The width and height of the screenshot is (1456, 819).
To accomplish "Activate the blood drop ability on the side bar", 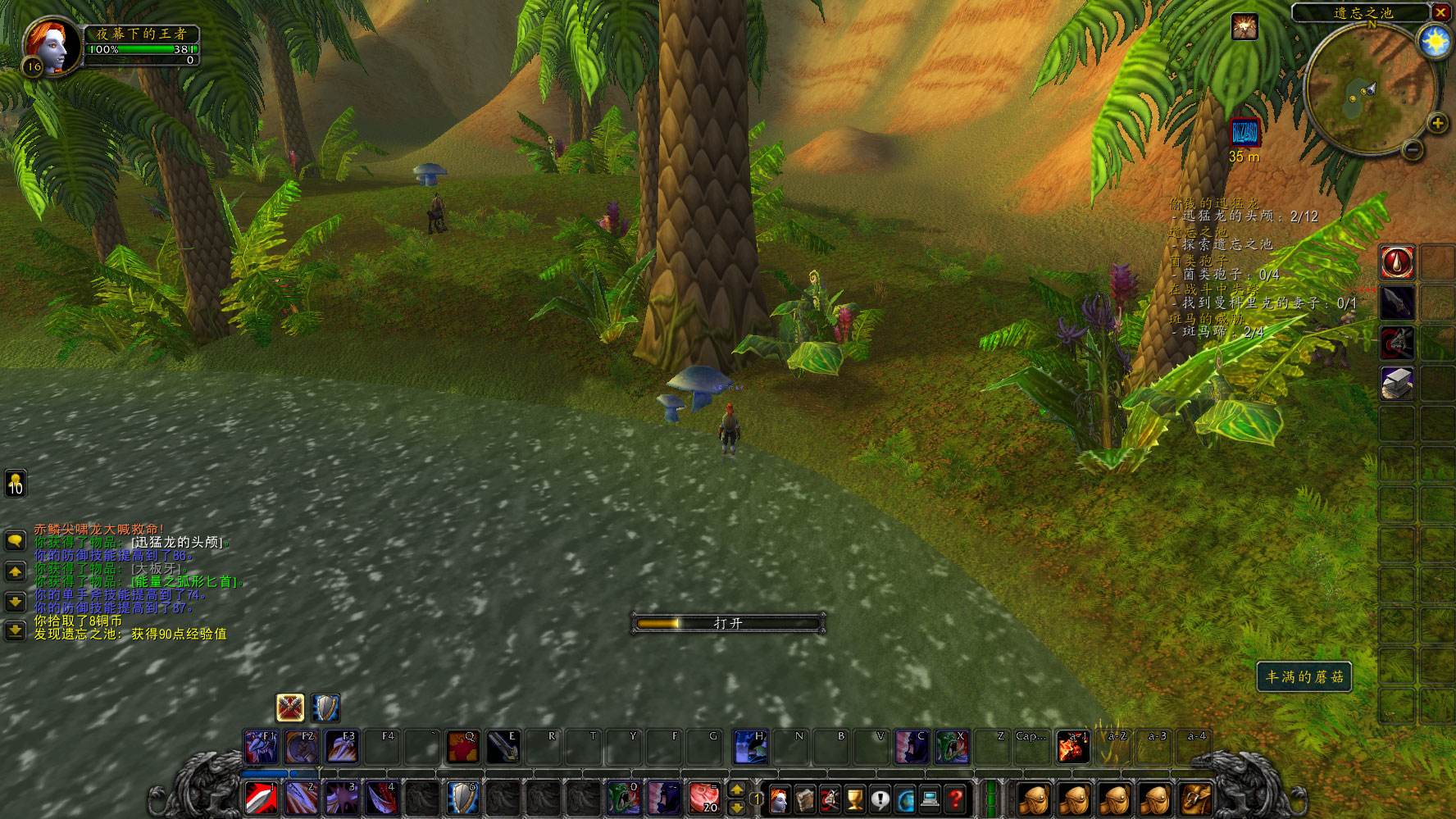I will (1396, 262).
